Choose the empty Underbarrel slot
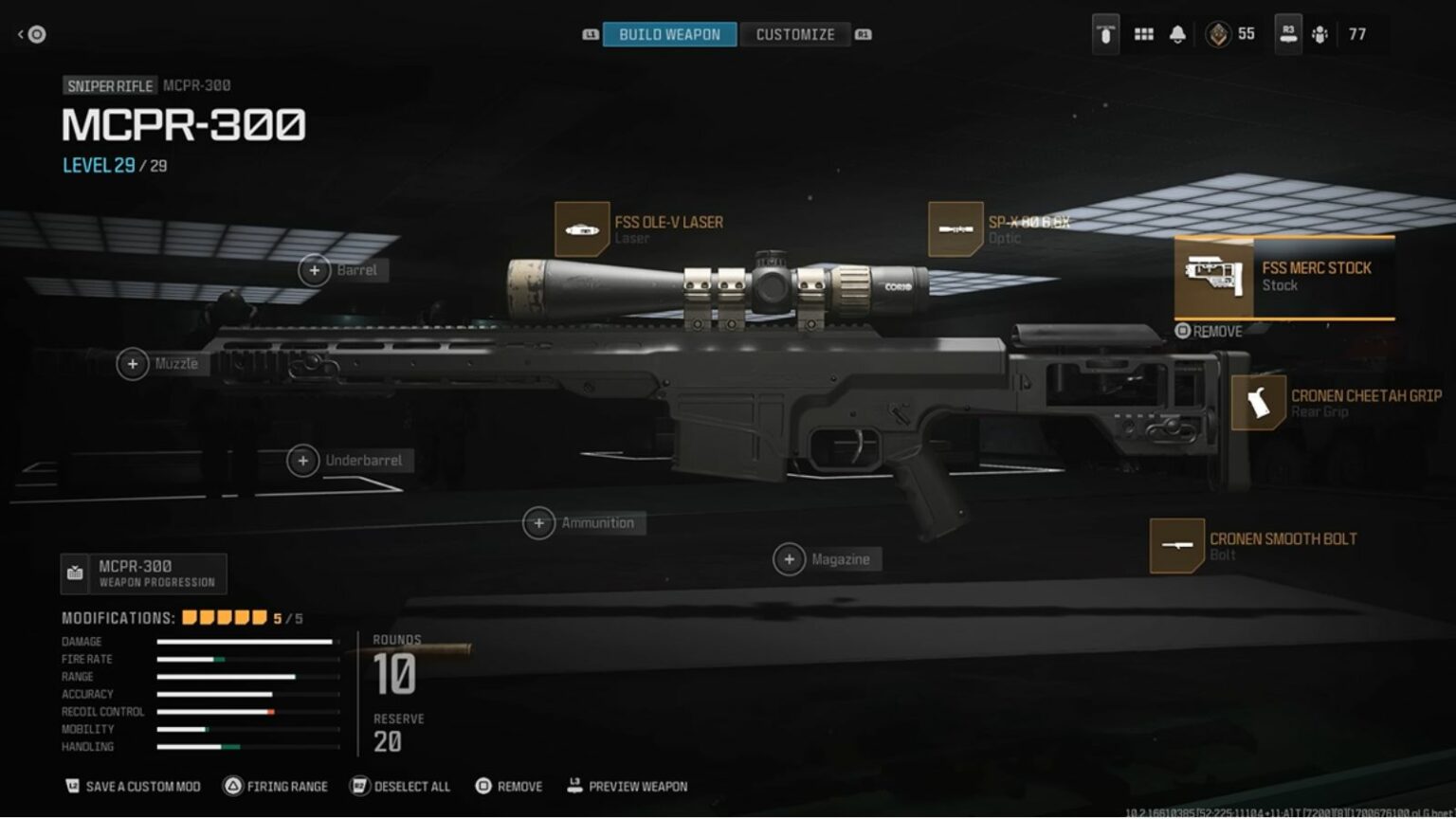The width and height of the screenshot is (1456, 819). [x=302, y=461]
